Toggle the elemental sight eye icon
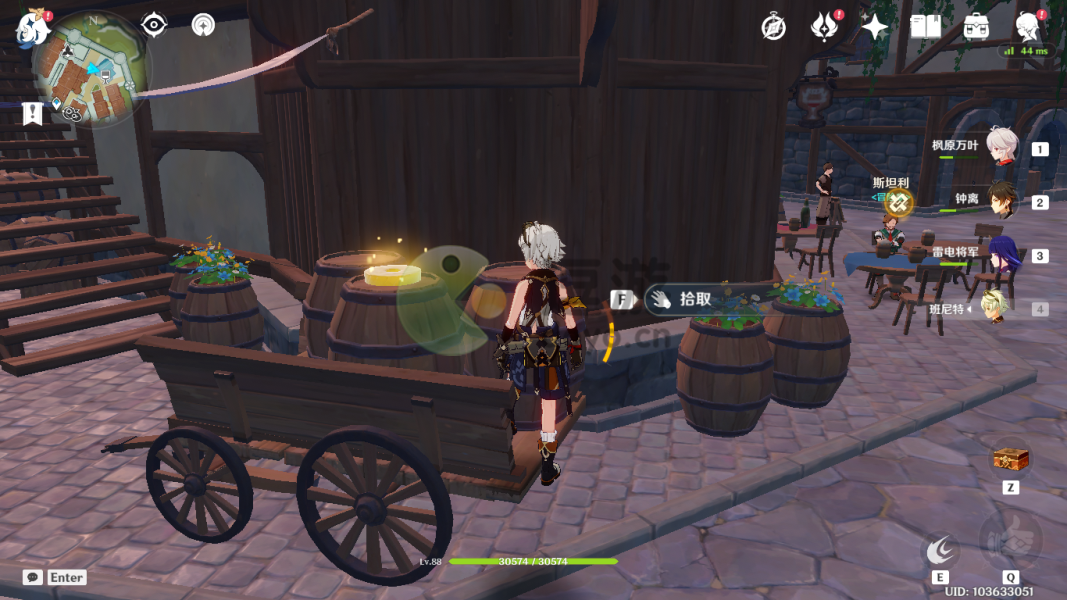 (154, 25)
